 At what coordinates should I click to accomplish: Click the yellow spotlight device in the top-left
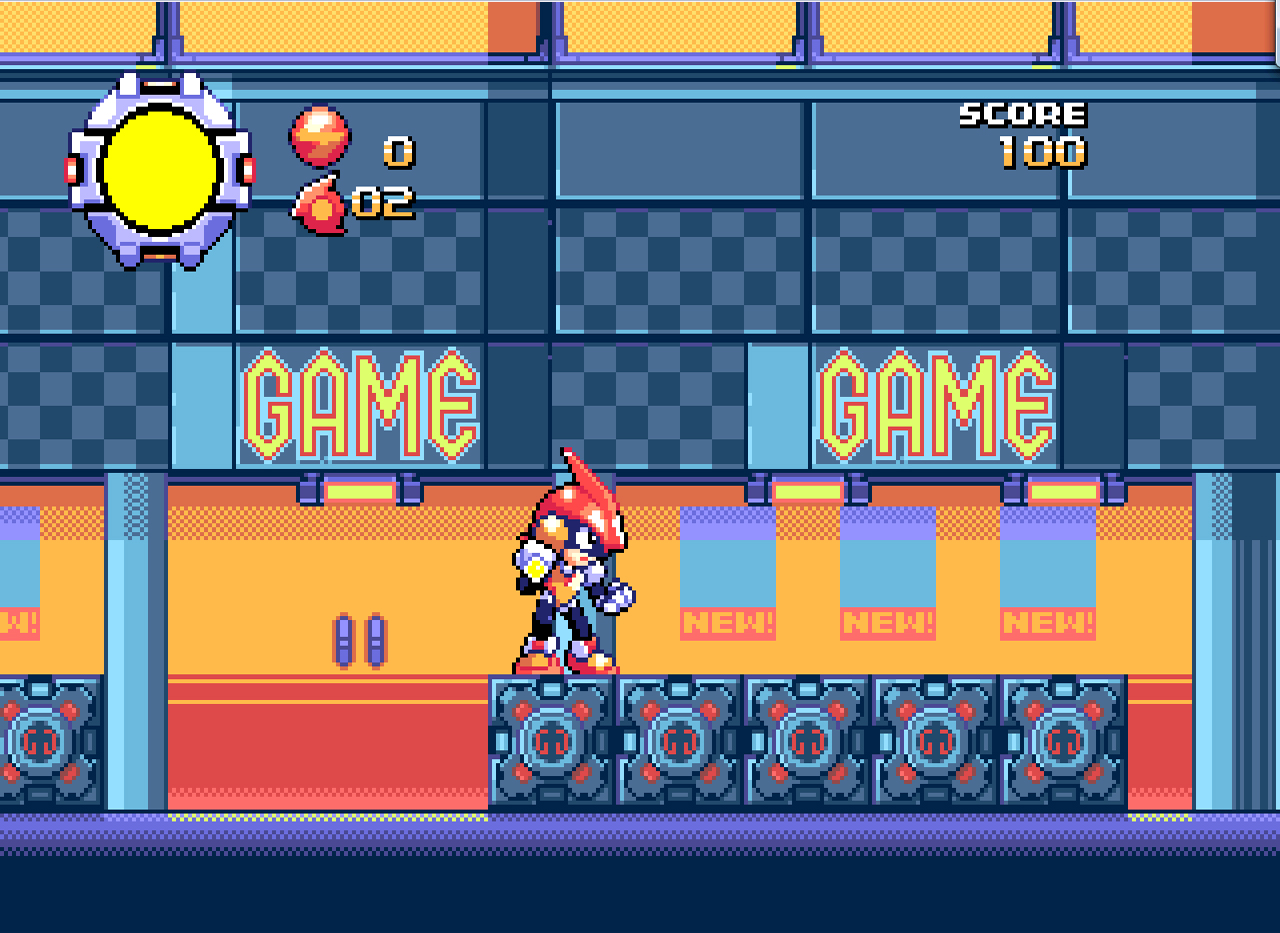[158, 172]
